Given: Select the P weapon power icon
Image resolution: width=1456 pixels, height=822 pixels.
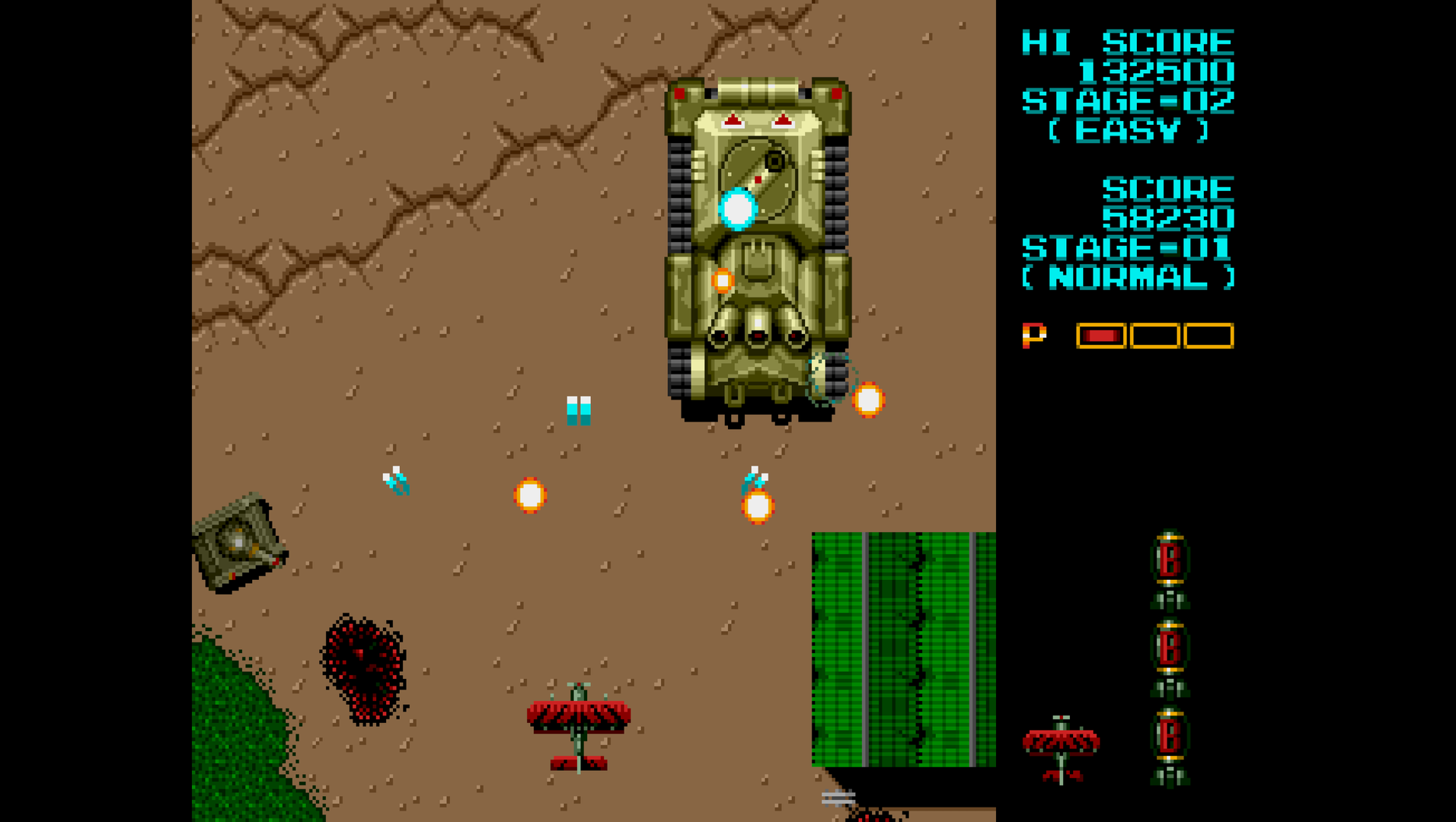Looking at the screenshot, I should coord(1033,335).
